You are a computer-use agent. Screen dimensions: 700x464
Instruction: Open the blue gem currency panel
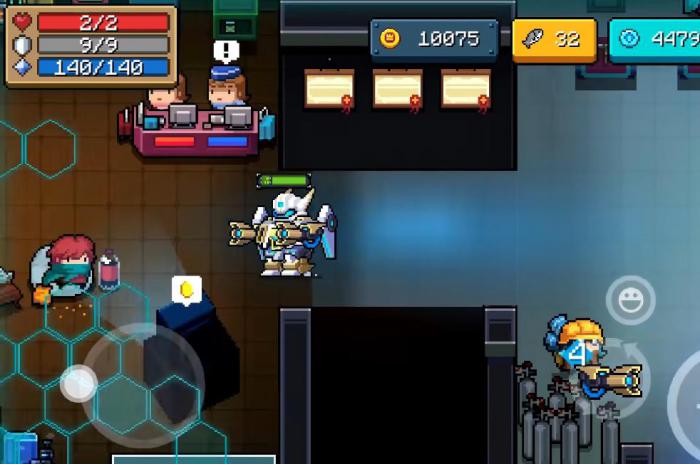click(x=654, y=39)
